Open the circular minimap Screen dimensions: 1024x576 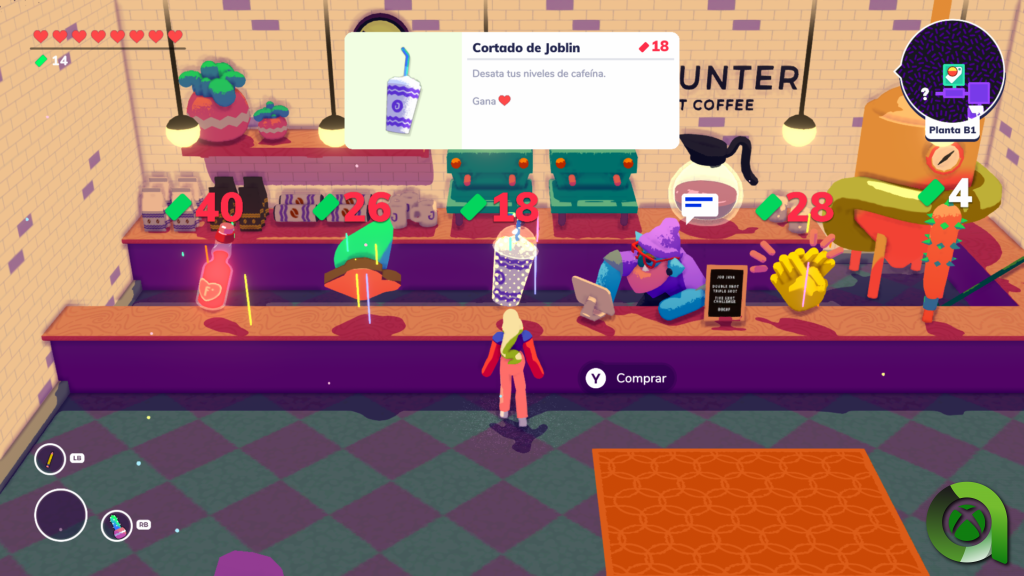pos(952,70)
